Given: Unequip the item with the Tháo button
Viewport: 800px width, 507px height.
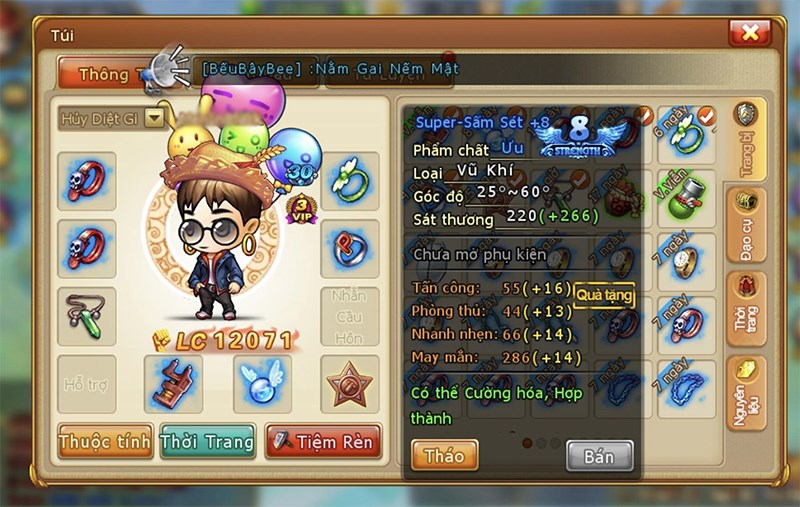Looking at the screenshot, I should (x=444, y=455).
